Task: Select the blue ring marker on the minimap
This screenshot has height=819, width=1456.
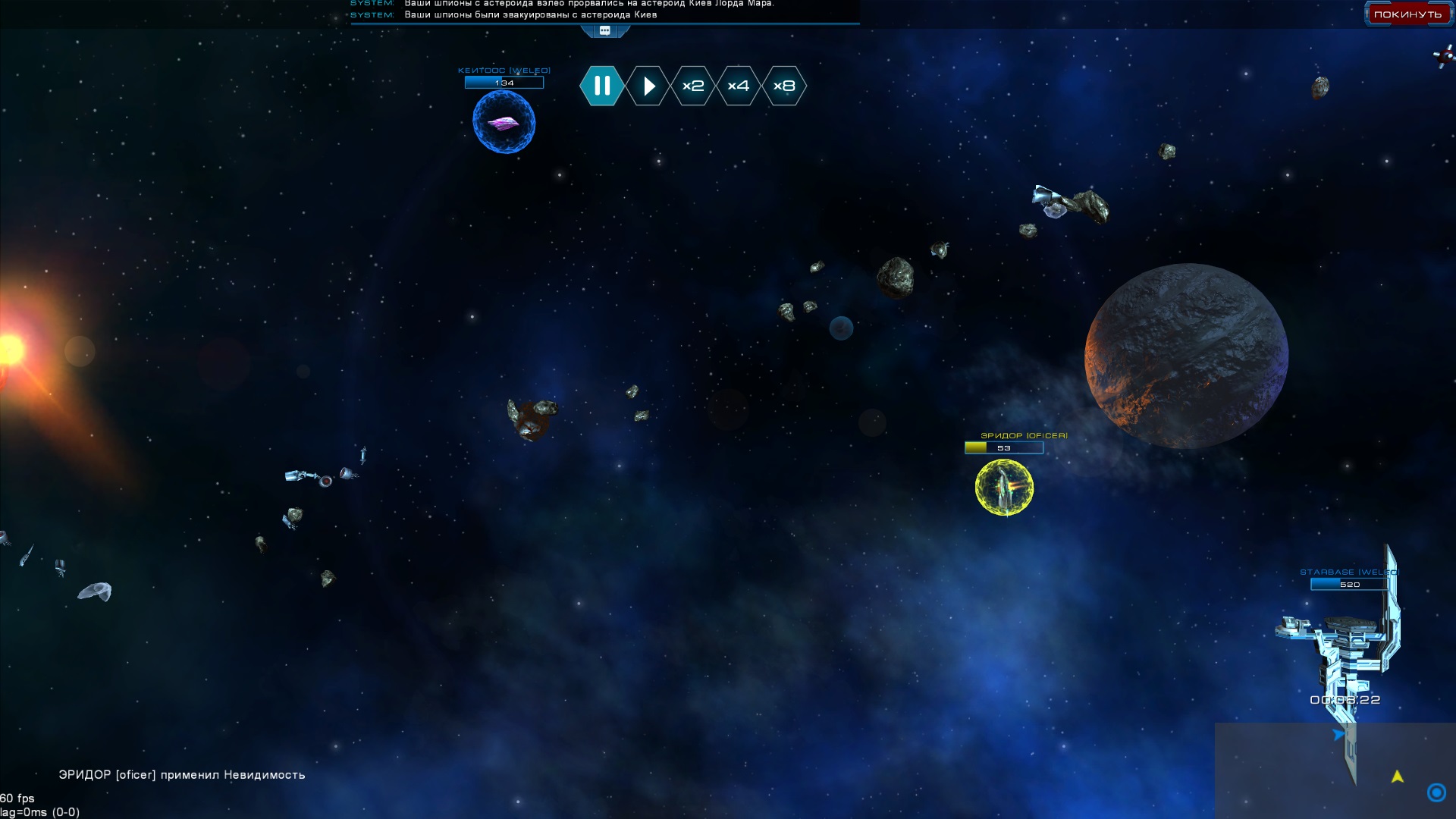Action: click(x=1436, y=792)
